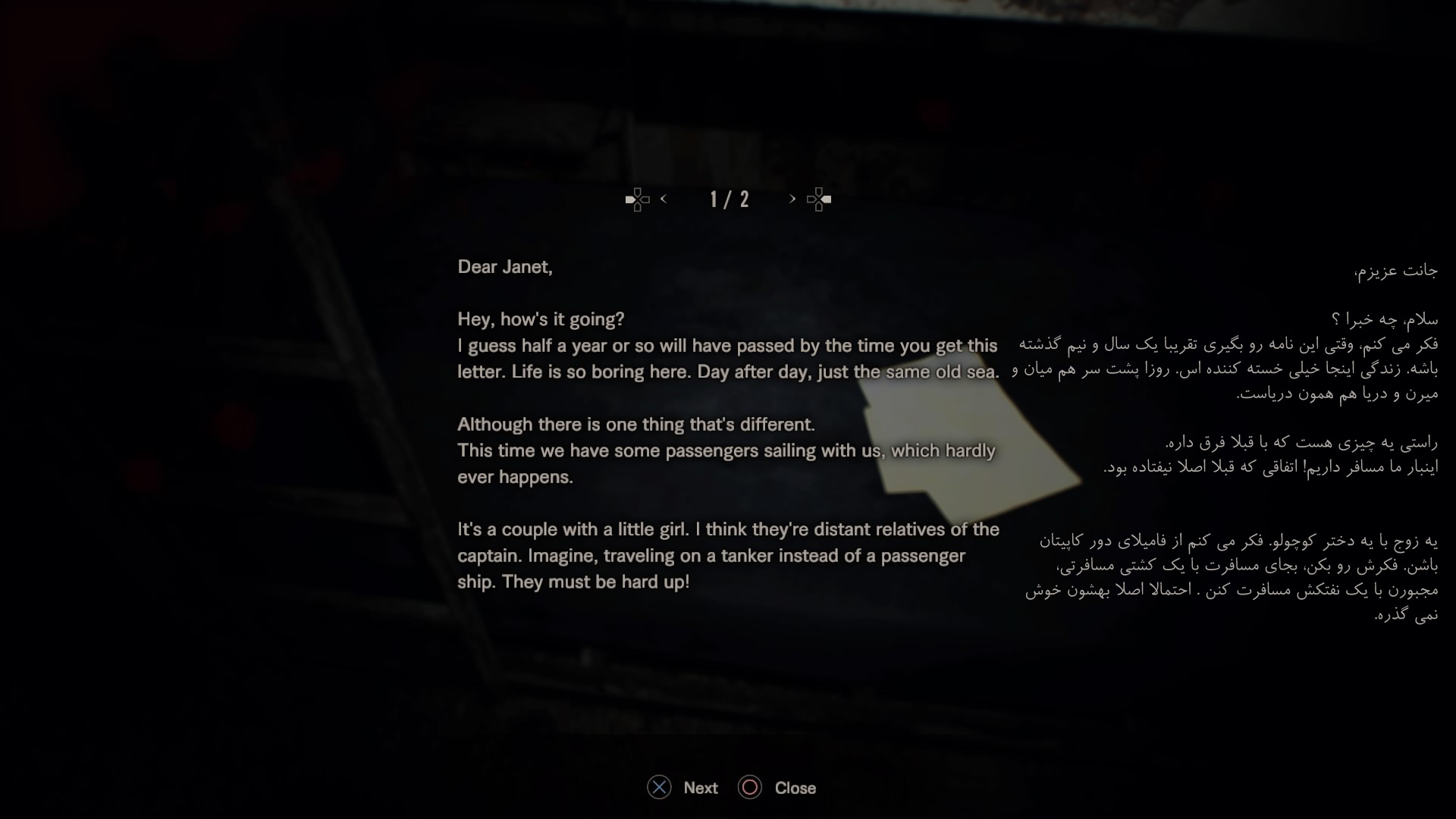
Task: Click the red circle icon beside Close
Action: pos(750,788)
